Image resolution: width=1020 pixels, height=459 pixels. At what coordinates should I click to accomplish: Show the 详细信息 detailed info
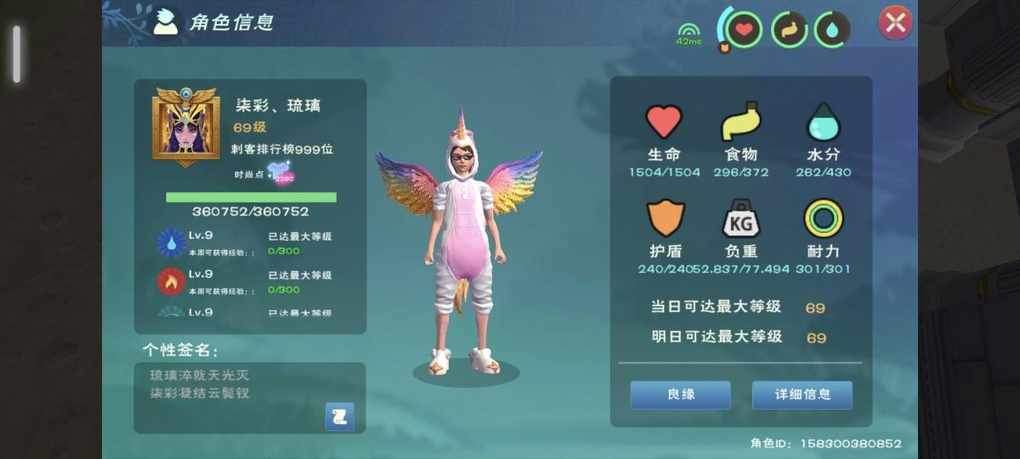[802, 394]
